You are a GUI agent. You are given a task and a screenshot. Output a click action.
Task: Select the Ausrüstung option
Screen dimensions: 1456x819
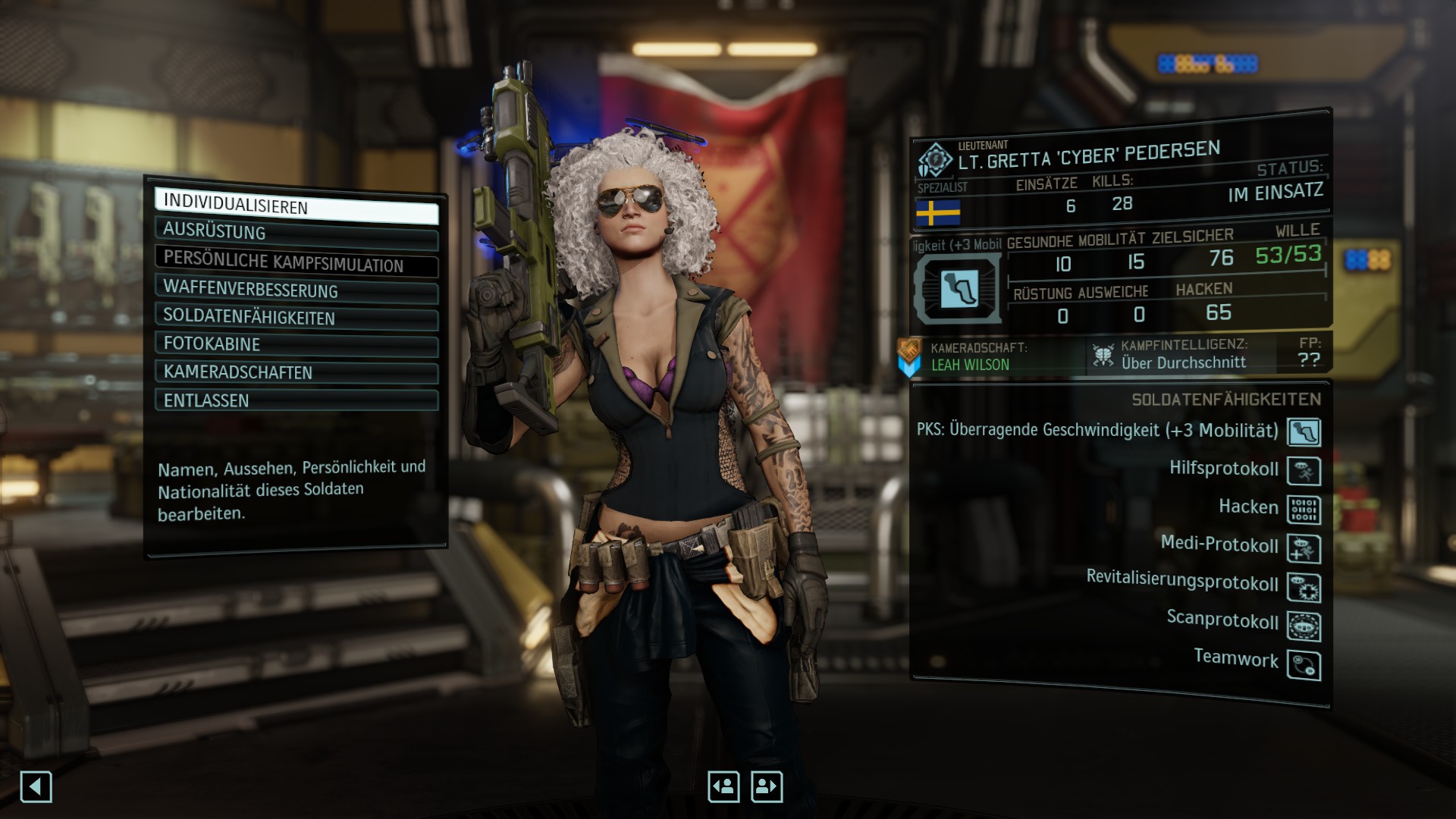point(296,233)
